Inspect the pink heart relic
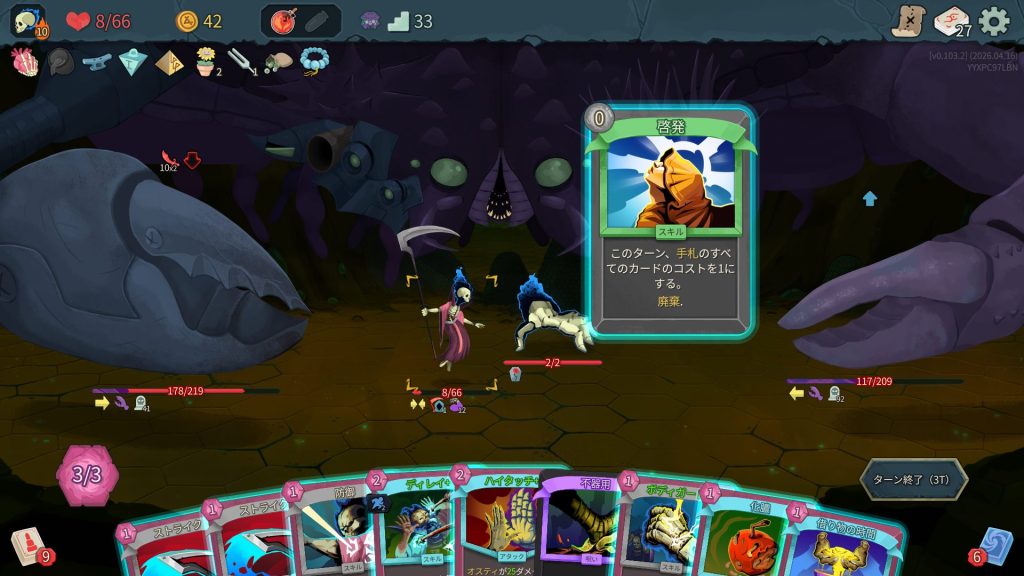Viewport: 1024px width, 576px height. [x=24, y=62]
